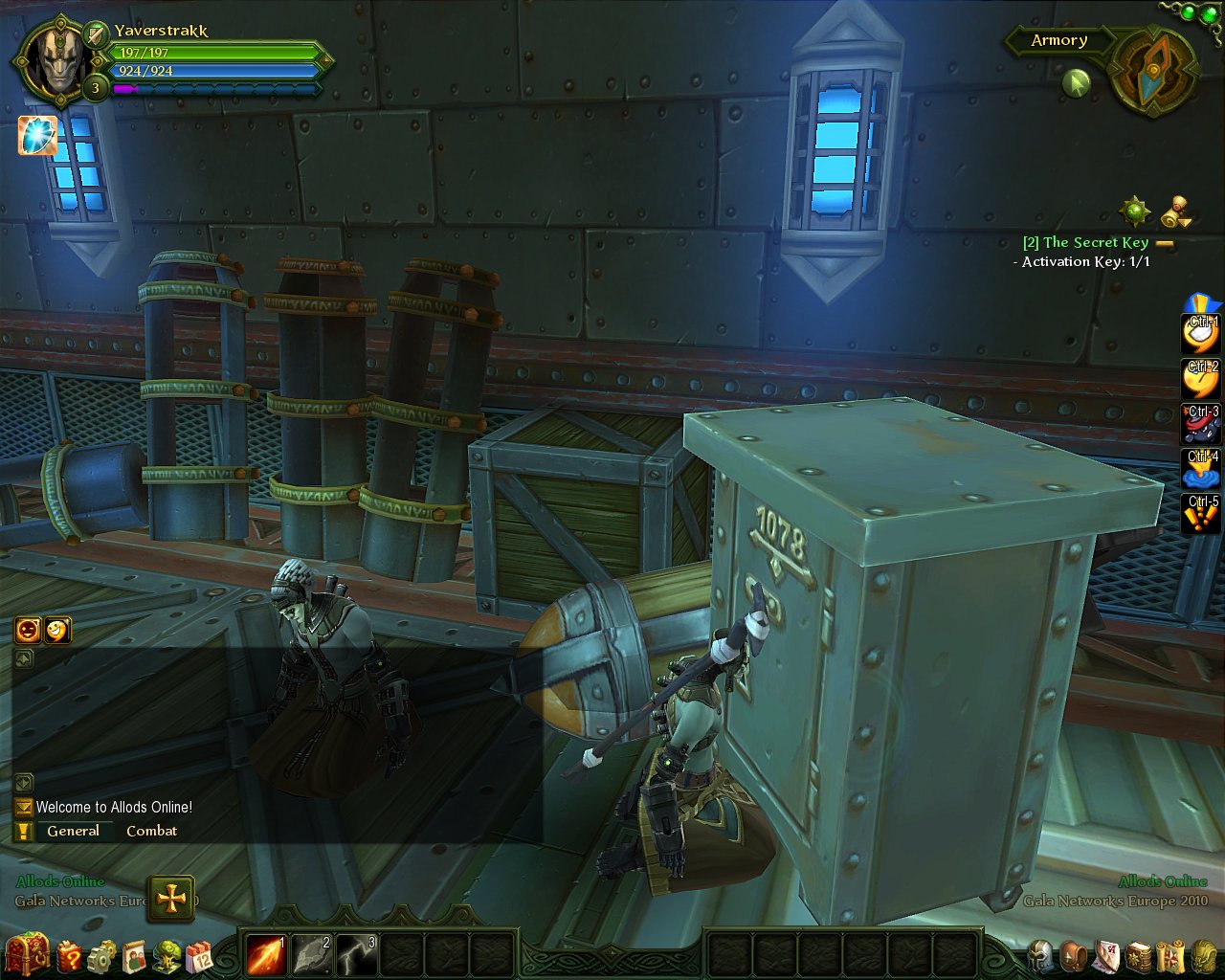Open the spellbook with star emblem
Image resolution: width=1225 pixels, height=980 pixels.
(x=1139, y=955)
